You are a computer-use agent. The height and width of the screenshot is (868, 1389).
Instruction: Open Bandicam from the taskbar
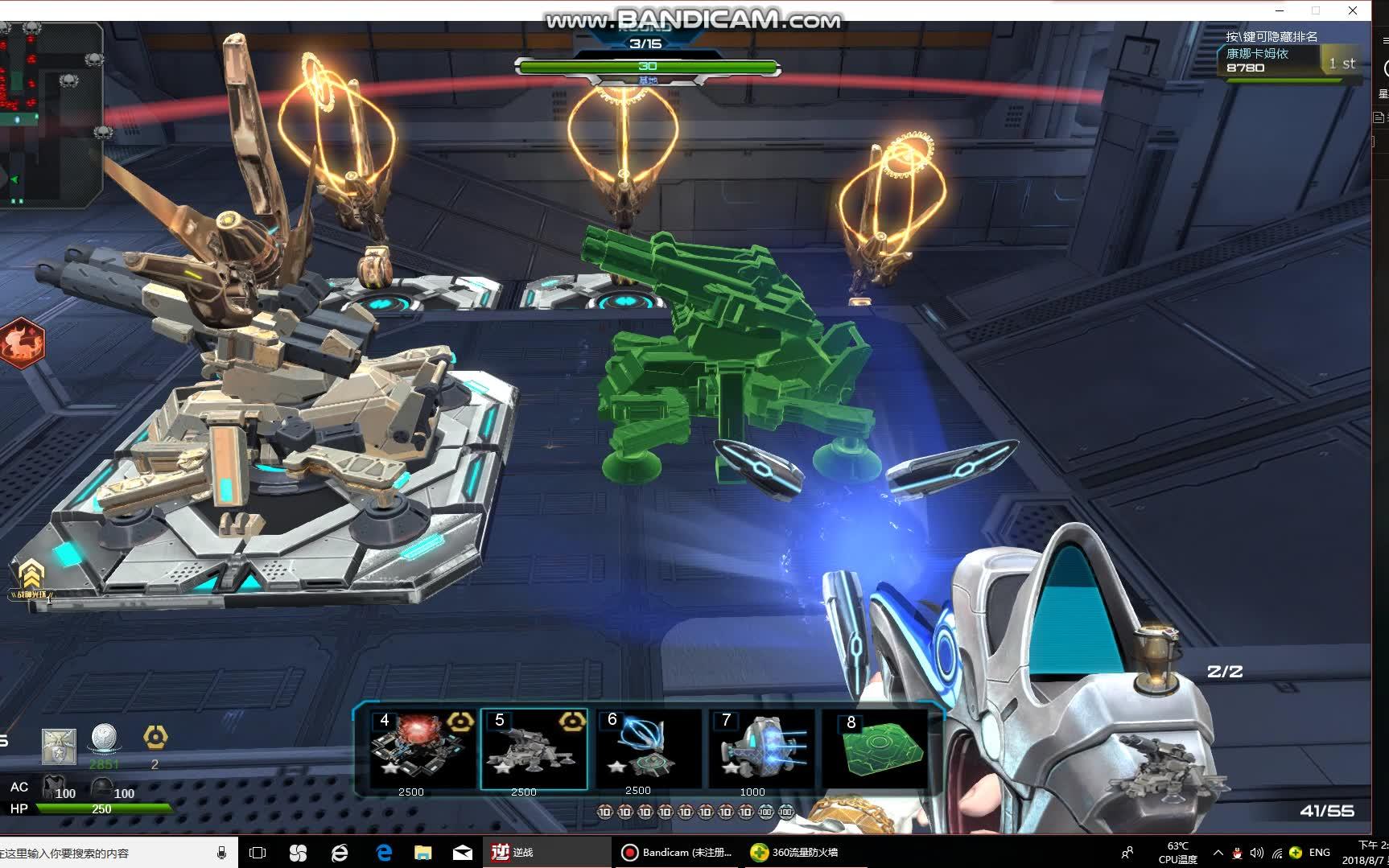[678, 852]
